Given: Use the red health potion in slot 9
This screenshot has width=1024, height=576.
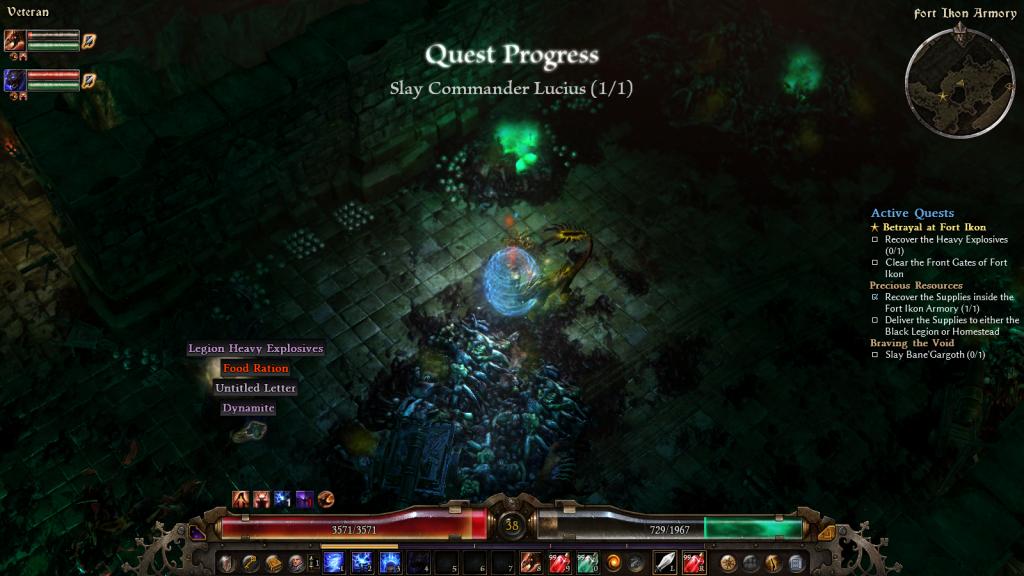Looking at the screenshot, I should point(559,562).
